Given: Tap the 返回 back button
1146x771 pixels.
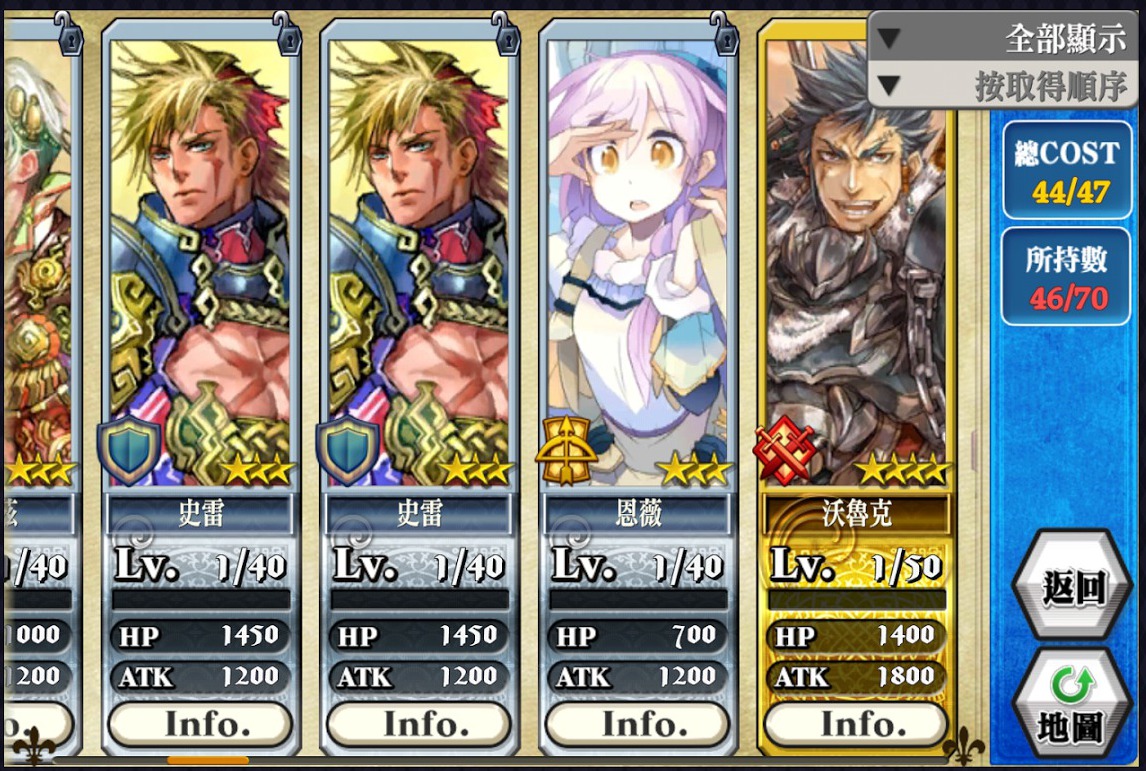Looking at the screenshot, I should [x=1073, y=588].
